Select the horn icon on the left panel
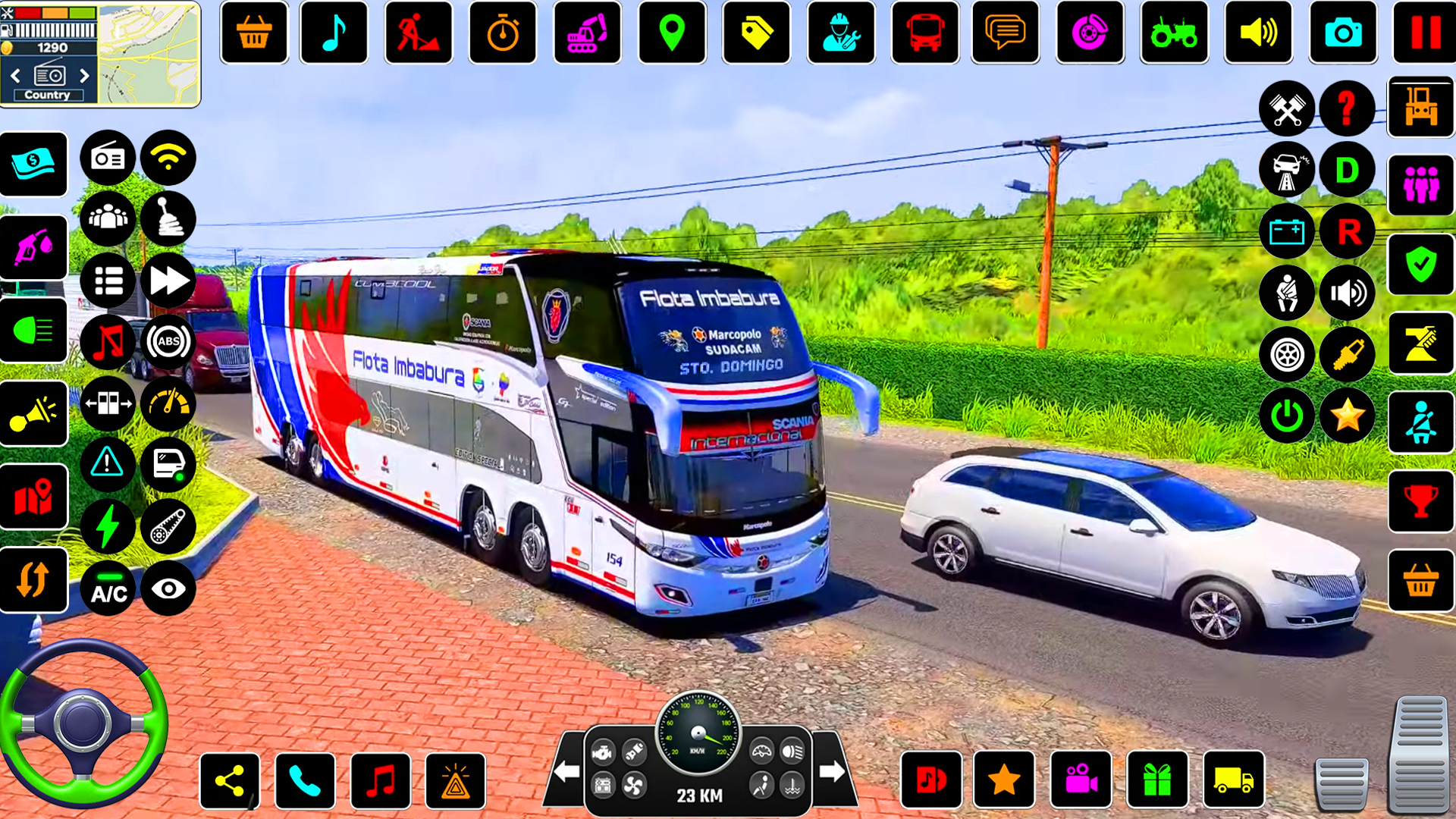 tap(33, 413)
